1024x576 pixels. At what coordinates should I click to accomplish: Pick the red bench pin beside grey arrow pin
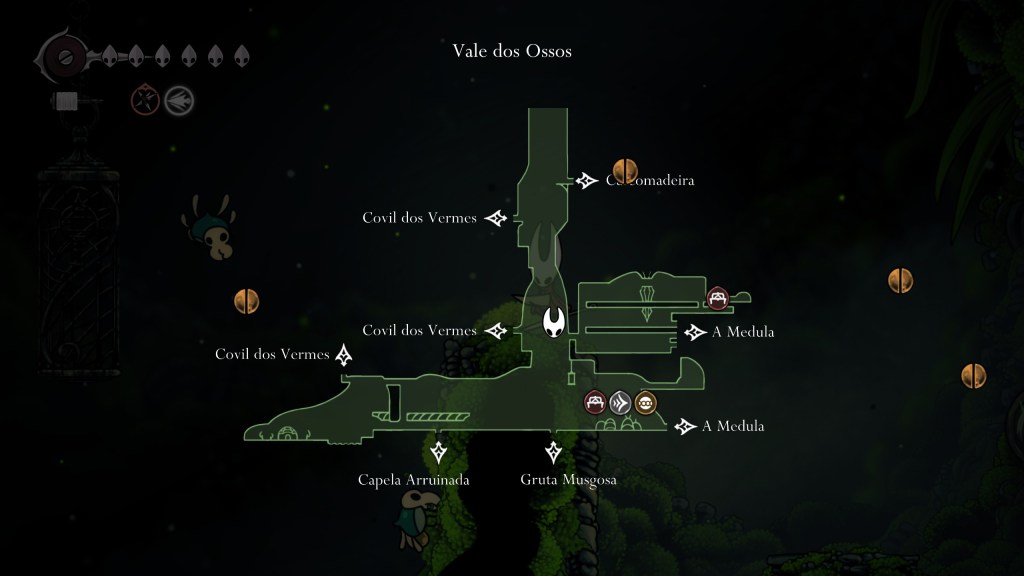point(596,402)
